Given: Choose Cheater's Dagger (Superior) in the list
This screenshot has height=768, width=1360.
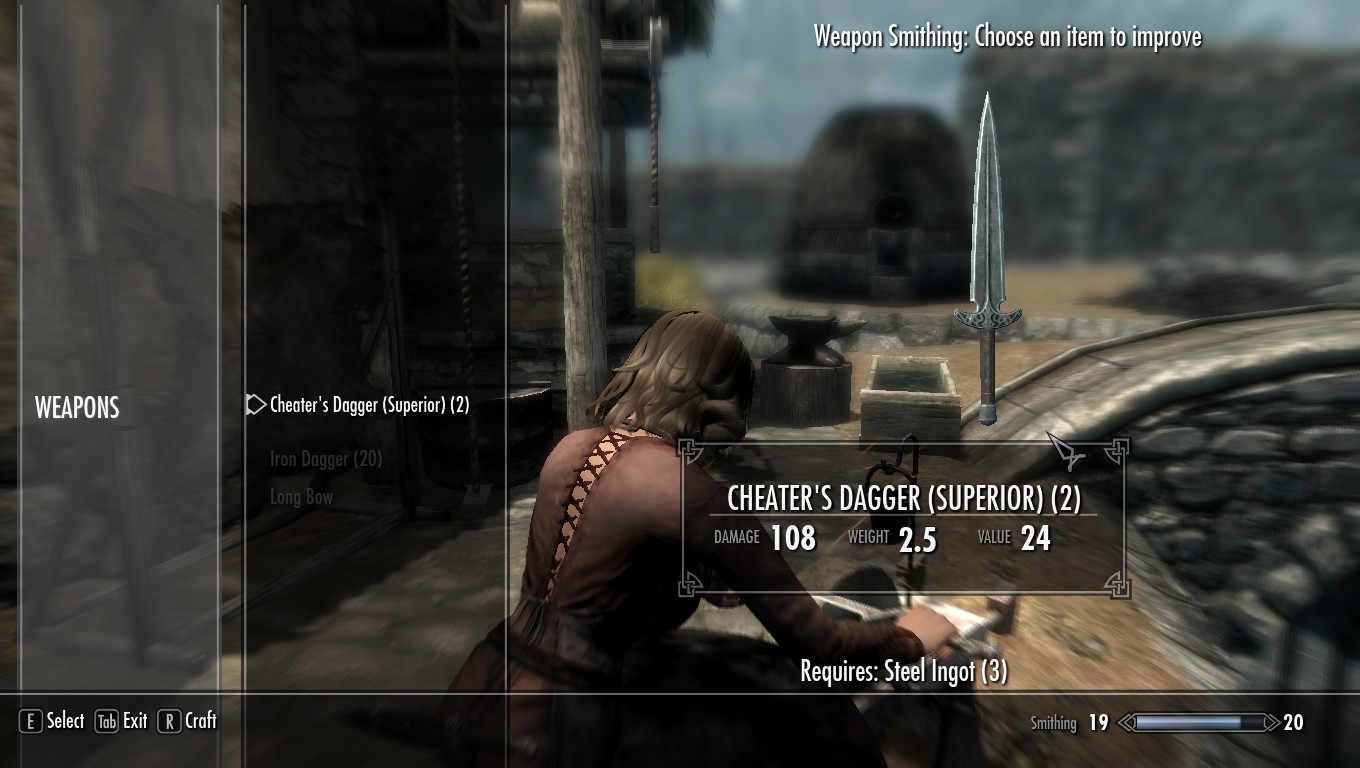Looking at the screenshot, I should tap(369, 405).
